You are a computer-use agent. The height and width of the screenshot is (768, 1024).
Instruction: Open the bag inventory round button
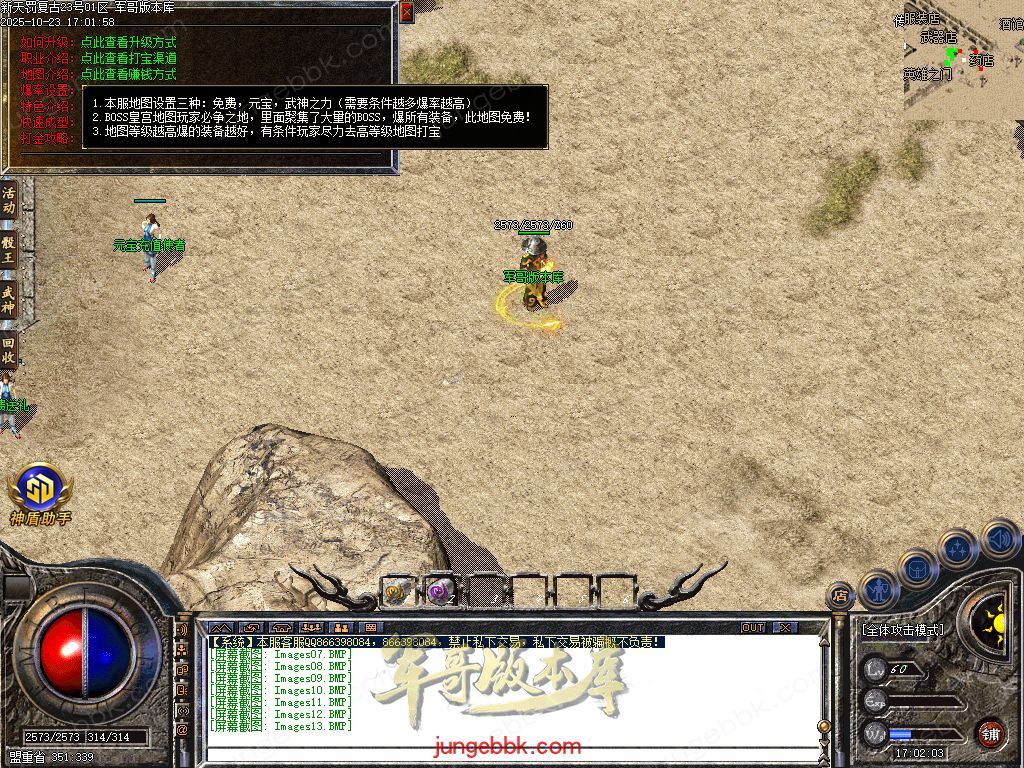917,569
